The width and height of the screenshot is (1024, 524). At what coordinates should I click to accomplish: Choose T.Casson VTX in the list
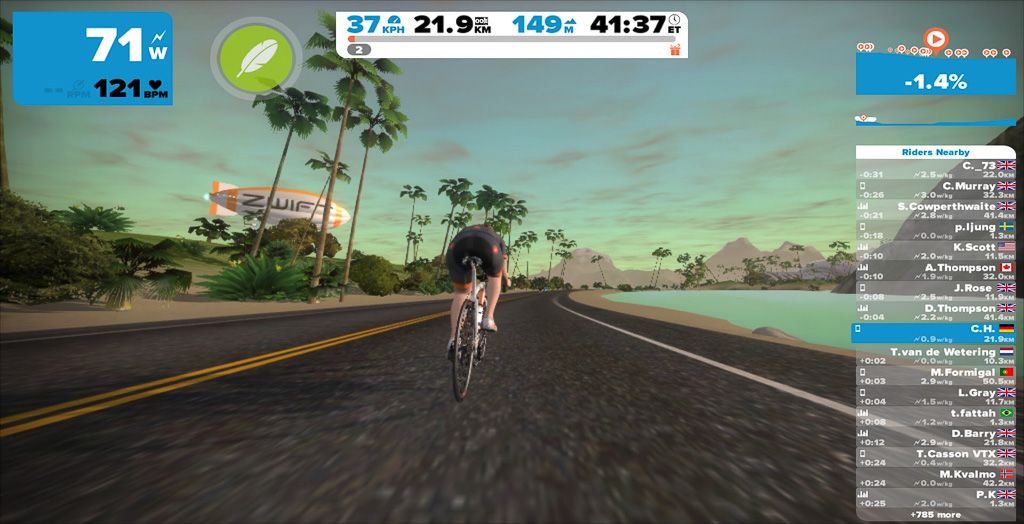click(x=935, y=458)
